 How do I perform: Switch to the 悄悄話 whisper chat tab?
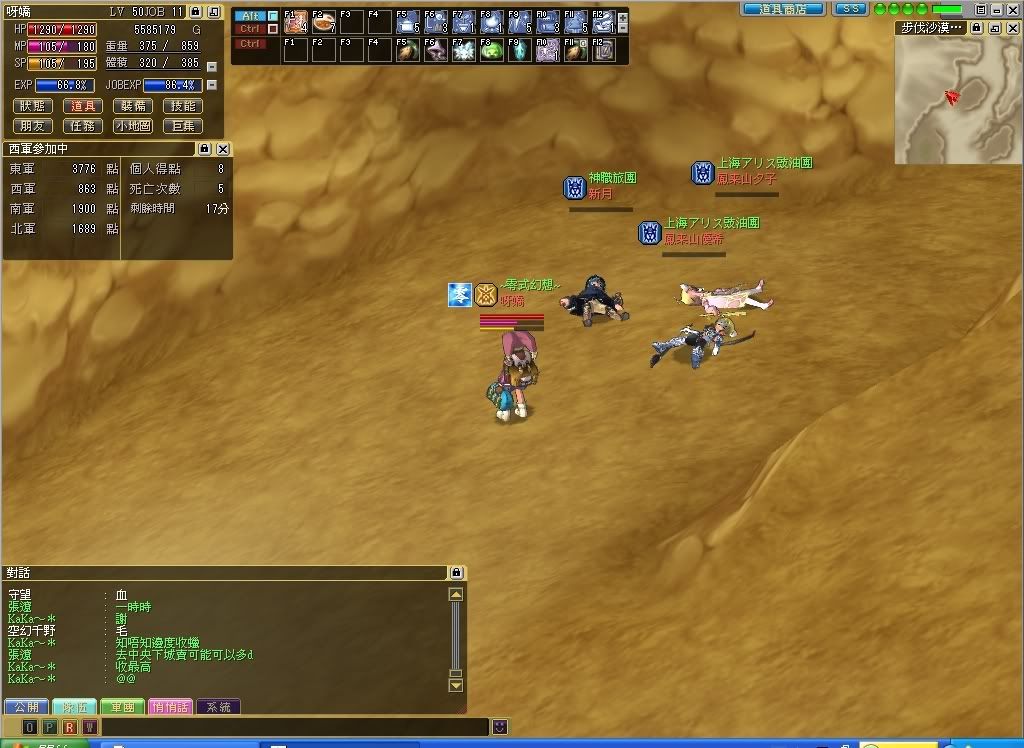click(x=170, y=707)
